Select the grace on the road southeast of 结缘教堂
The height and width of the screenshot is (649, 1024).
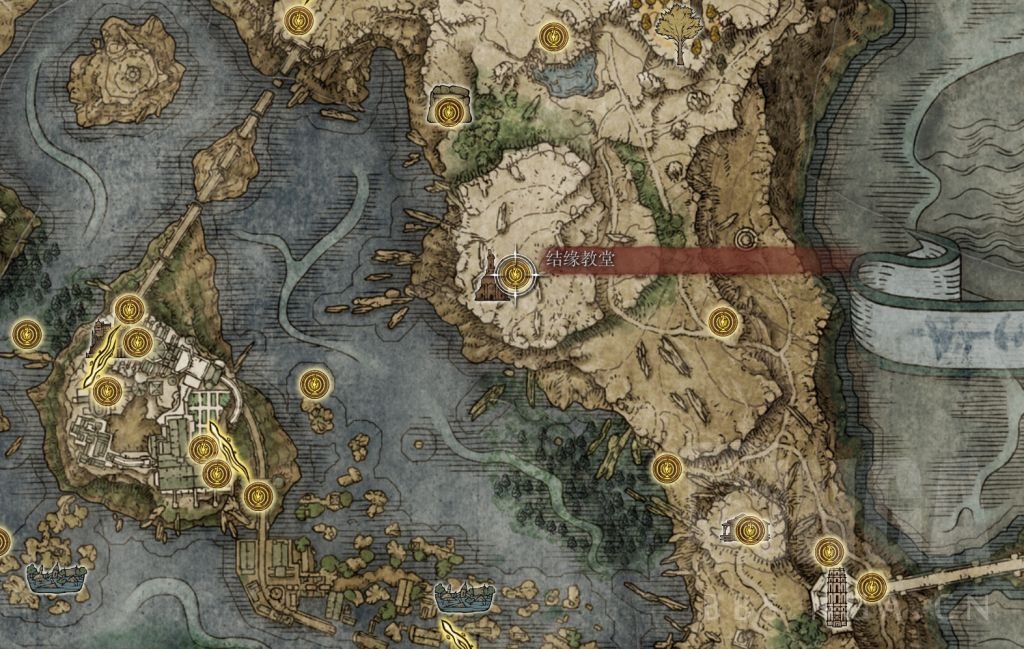(723, 321)
